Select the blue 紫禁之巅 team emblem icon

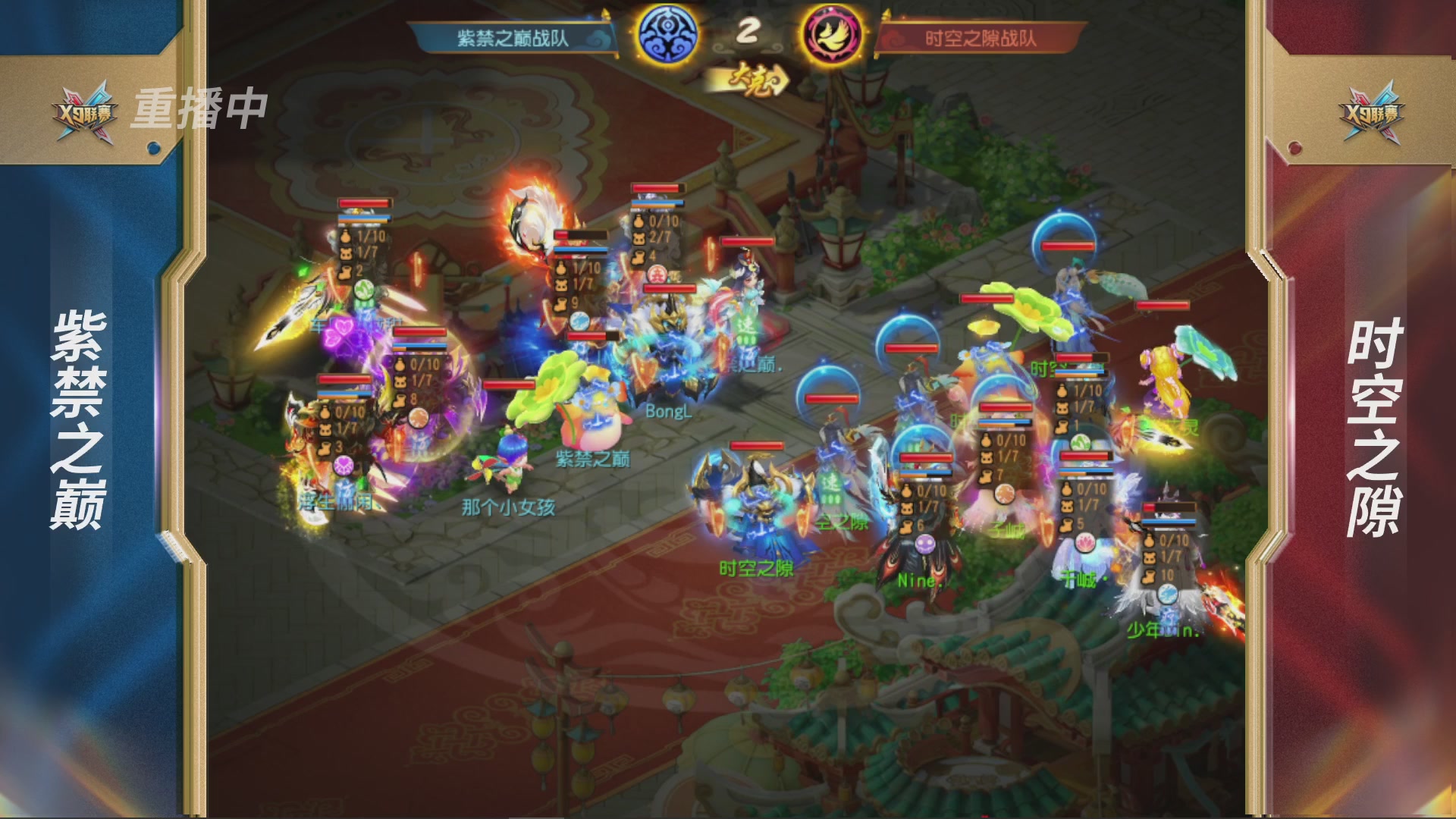tap(667, 34)
